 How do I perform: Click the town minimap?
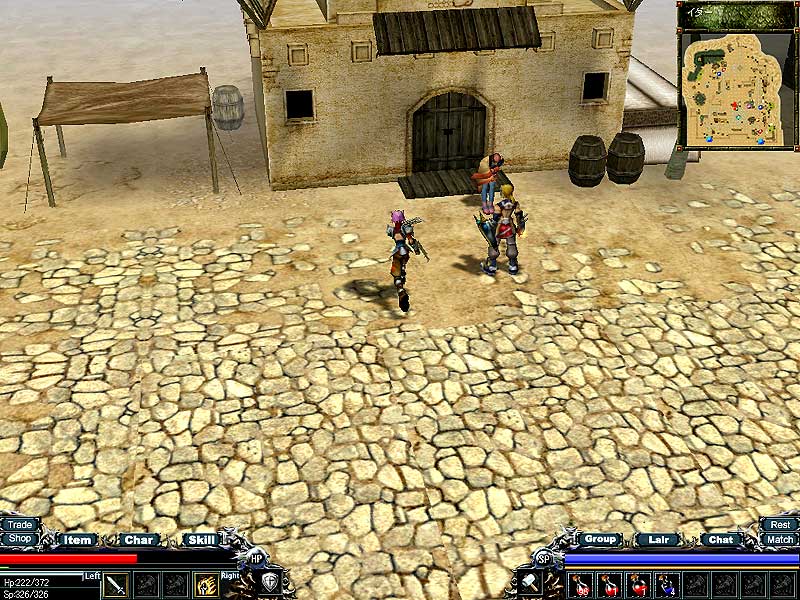[729, 88]
